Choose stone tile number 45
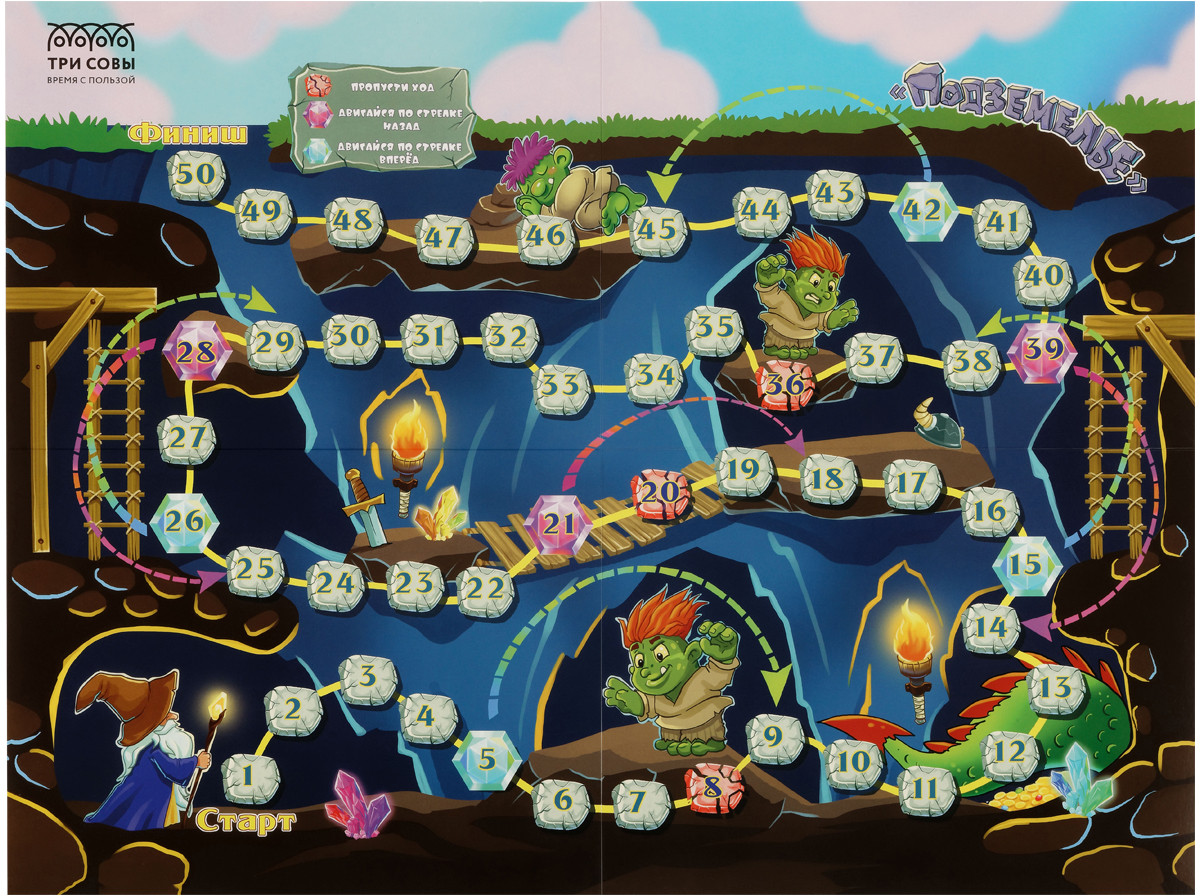 (659, 229)
